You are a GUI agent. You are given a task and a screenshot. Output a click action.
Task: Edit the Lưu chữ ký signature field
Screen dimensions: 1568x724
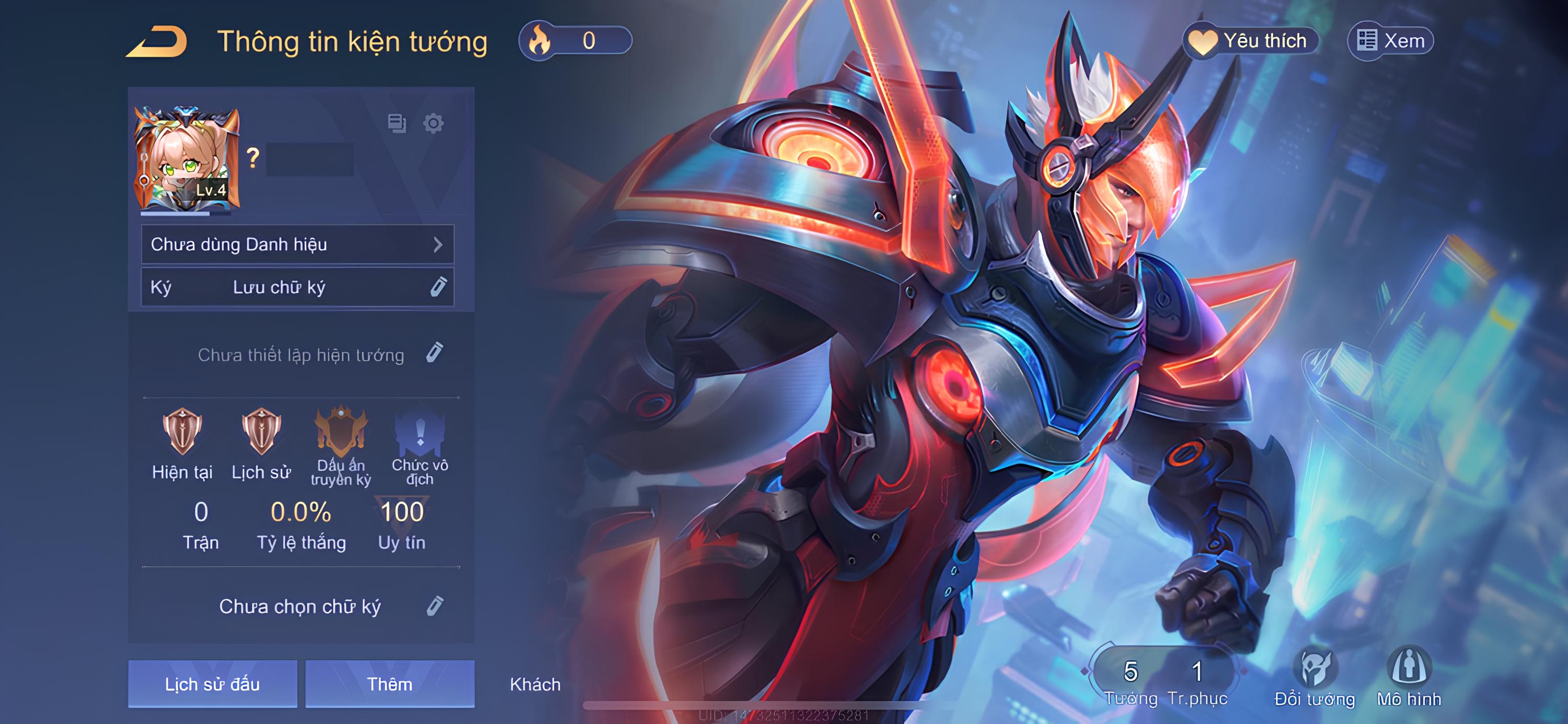tap(437, 287)
